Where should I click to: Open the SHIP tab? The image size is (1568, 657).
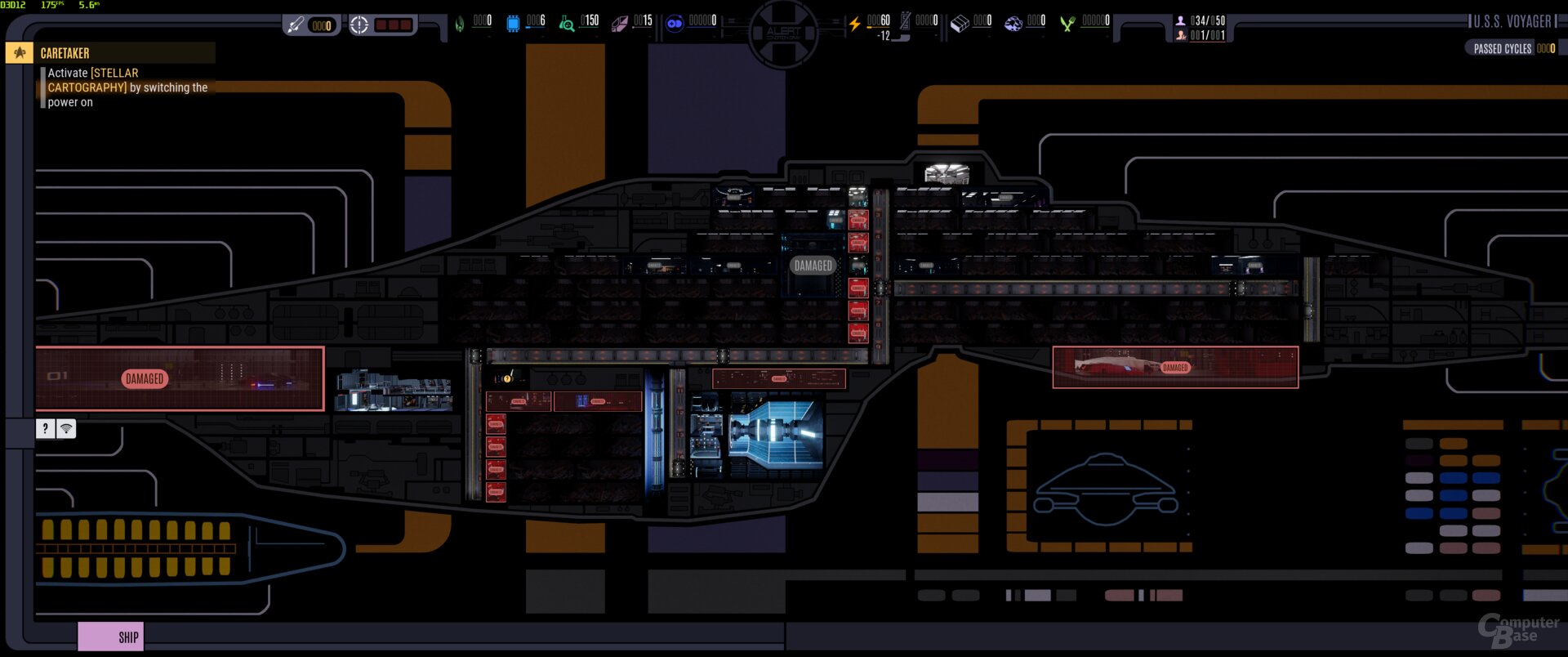[x=111, y=637]
